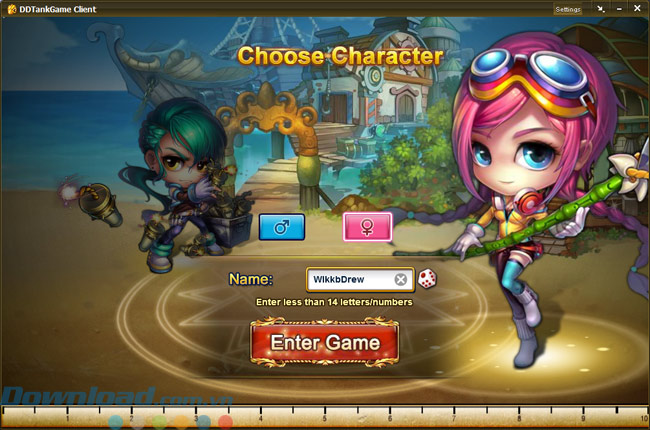This screenshot has height=430, width=650.
Task: Click the title bar resize arrow button
Action: 600,9
